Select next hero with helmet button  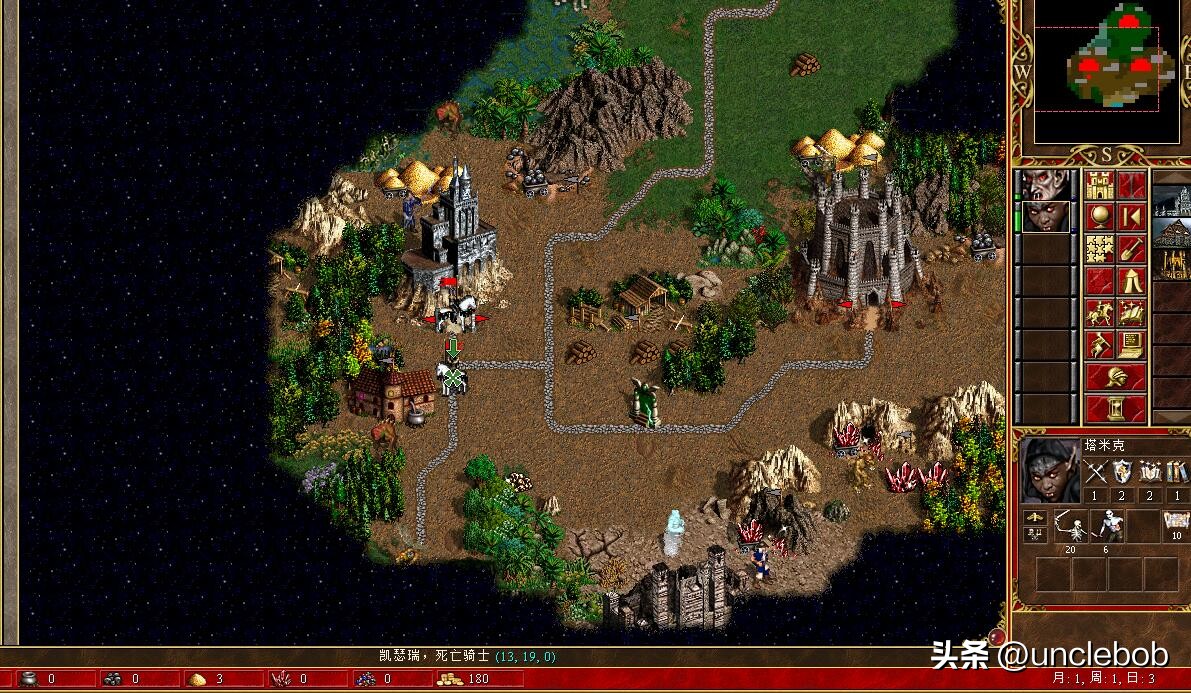tap(1116, 377)
